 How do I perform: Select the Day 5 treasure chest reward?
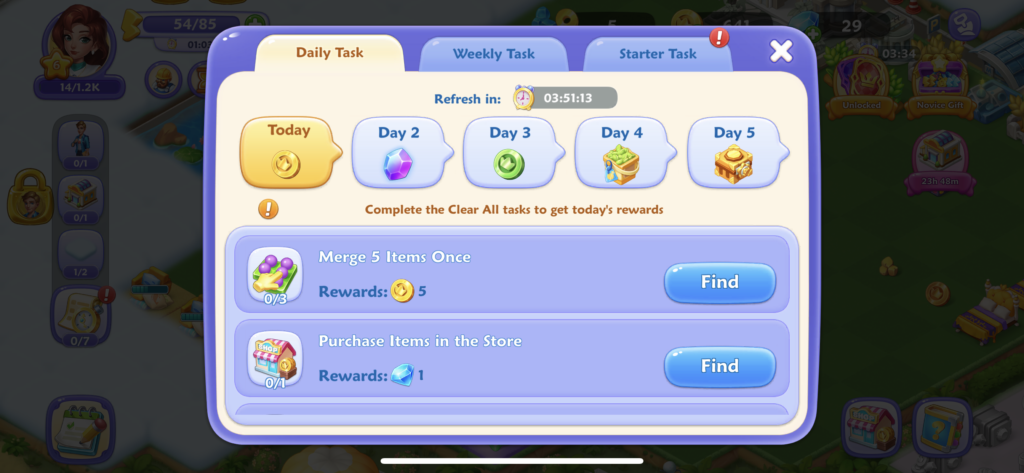tap(733, 153)
